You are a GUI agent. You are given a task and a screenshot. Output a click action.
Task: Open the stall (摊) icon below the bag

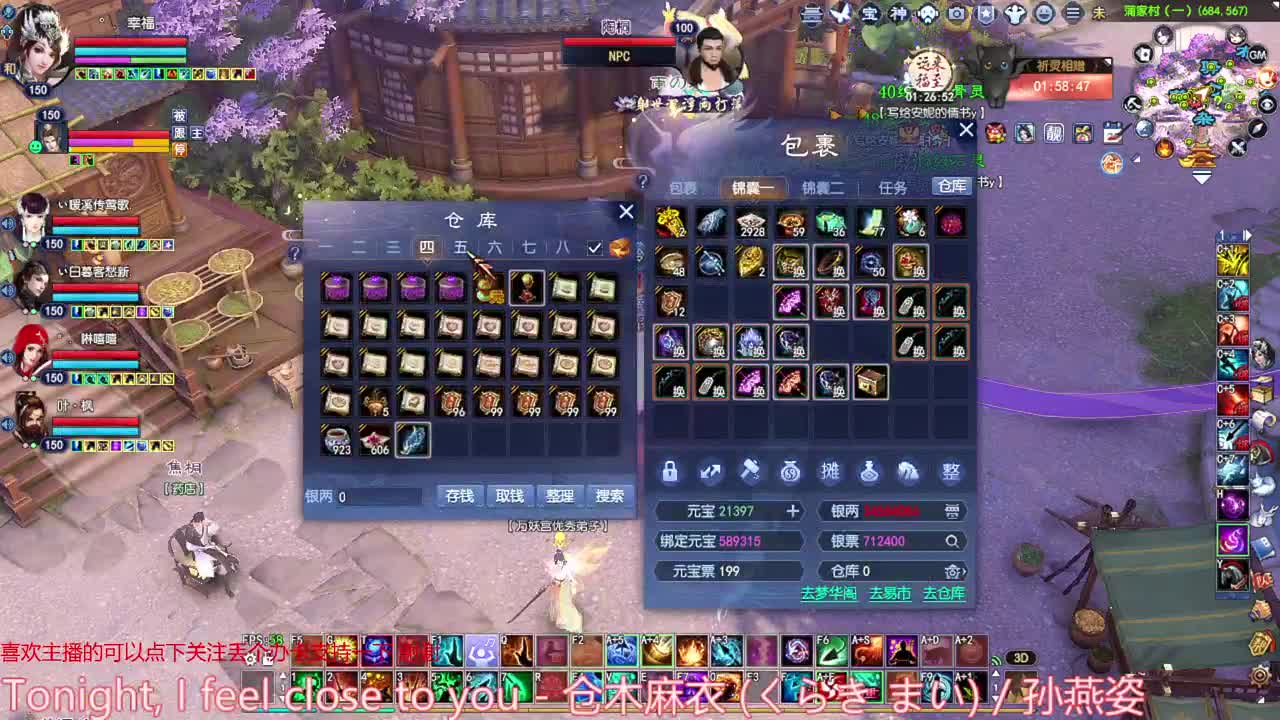[x=830, y=472]
